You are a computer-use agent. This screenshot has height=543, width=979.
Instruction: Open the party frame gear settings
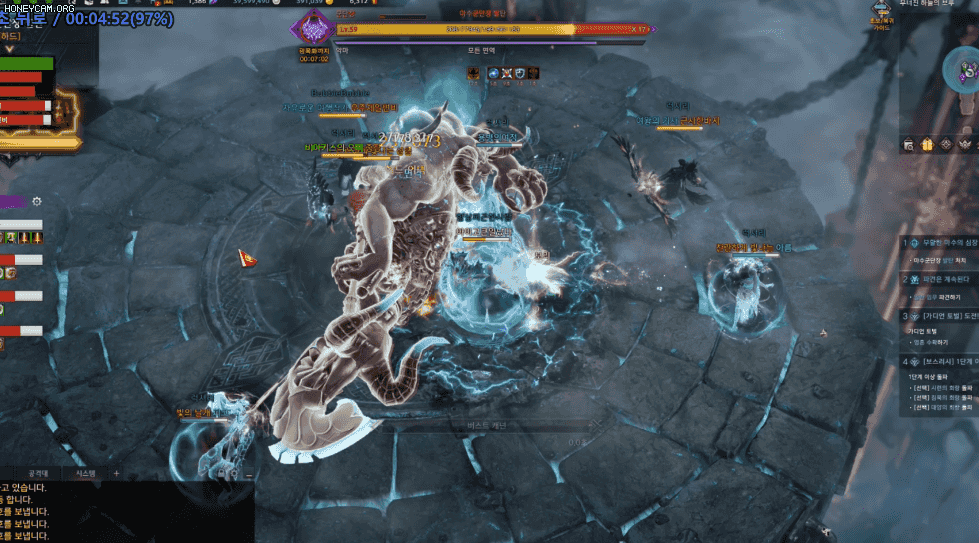click(37, 201)
